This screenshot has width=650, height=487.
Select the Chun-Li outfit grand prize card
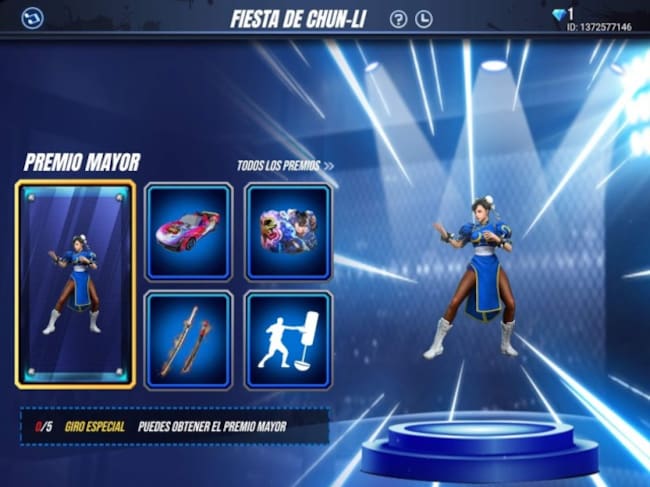tap(75, 285)
